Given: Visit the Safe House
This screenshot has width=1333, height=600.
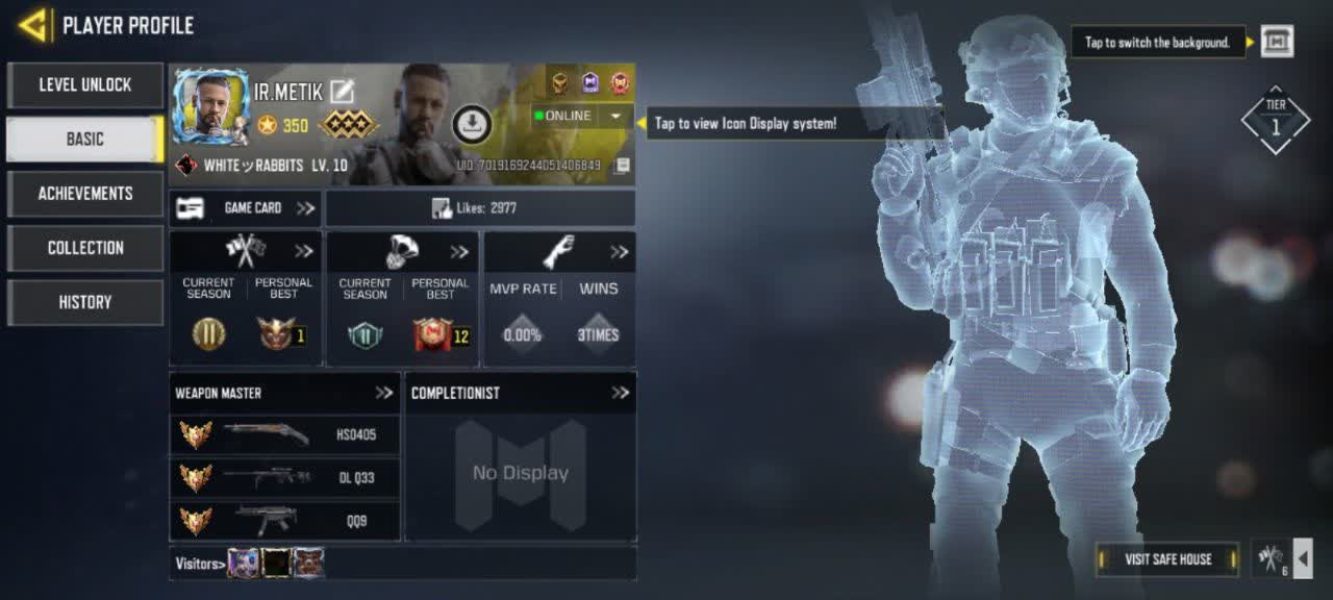Looking at the screenshot, I should point(1167,559).
